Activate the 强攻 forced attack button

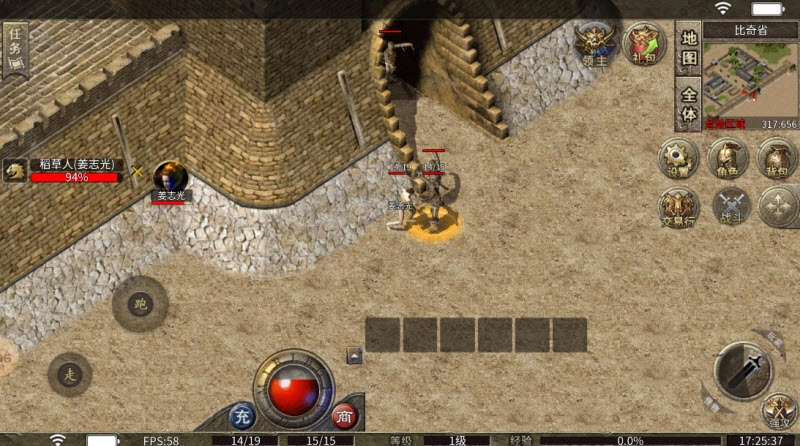778,411
